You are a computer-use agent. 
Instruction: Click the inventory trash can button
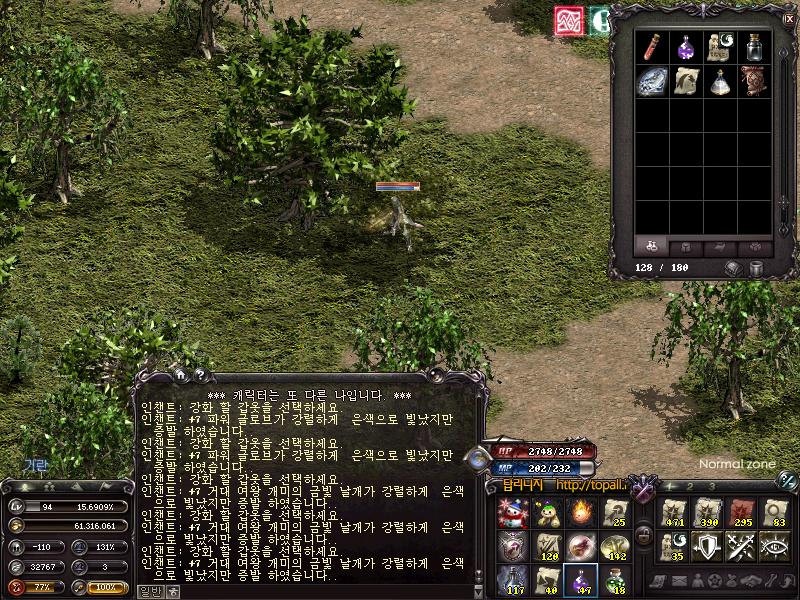(x=757, y=268)
